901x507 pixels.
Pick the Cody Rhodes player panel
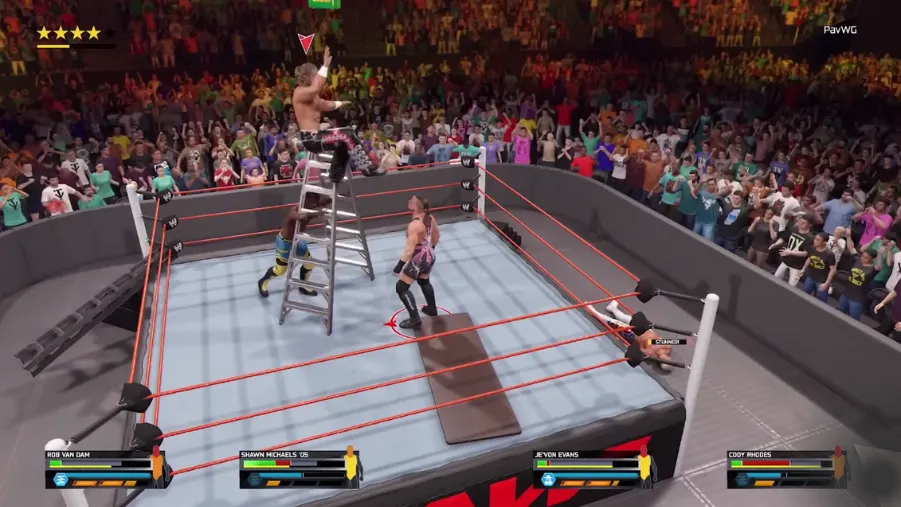[782, 468]
